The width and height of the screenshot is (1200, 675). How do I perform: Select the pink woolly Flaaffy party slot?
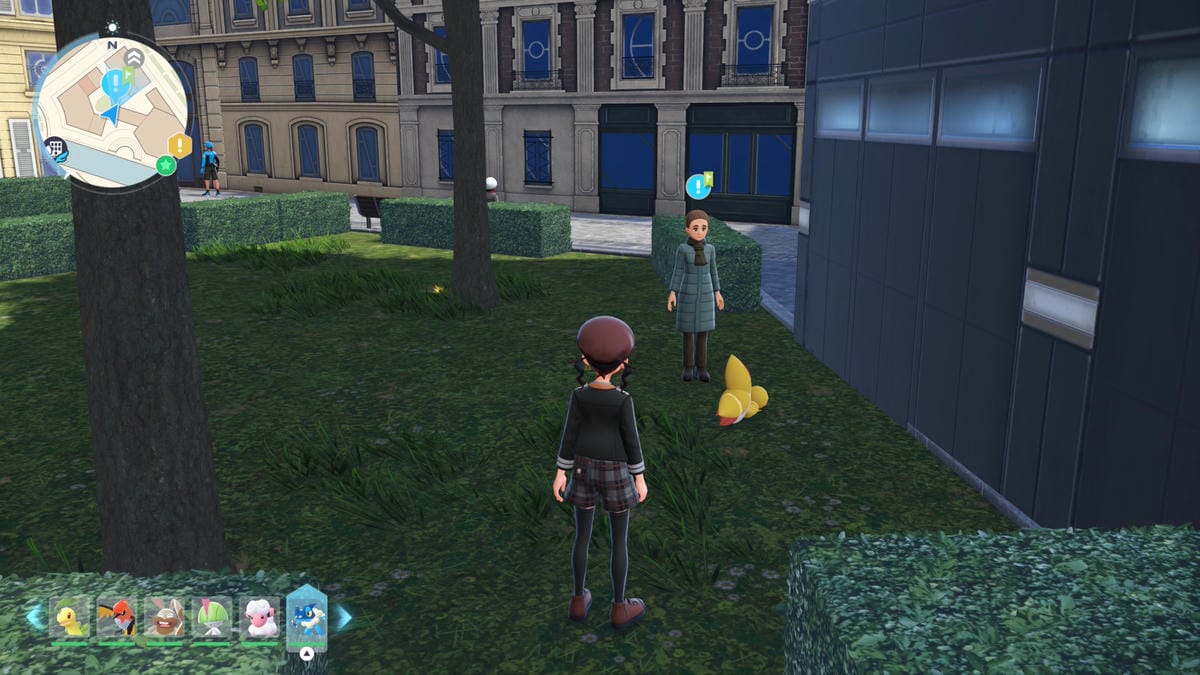coord(259,619)
